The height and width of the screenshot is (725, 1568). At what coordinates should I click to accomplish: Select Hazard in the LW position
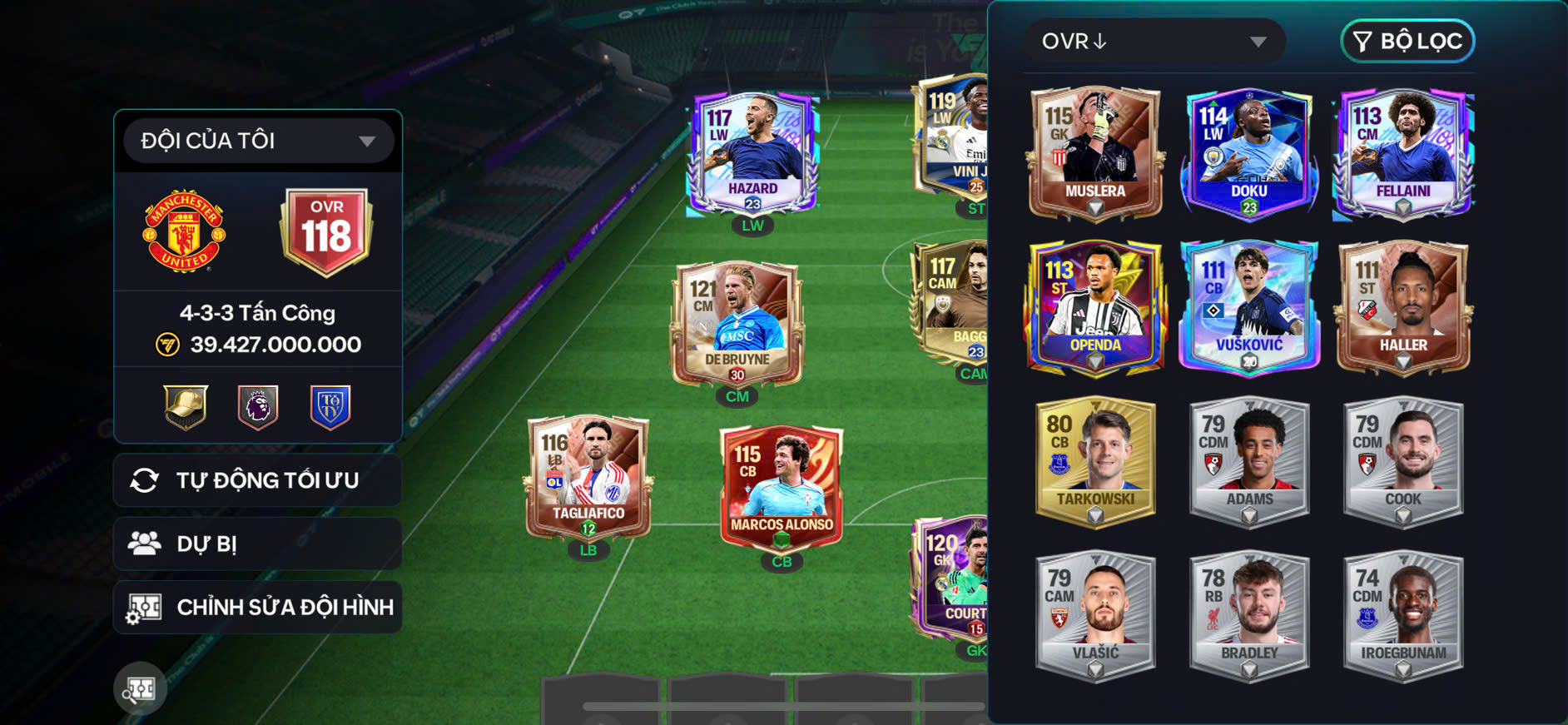click(752, 154)
